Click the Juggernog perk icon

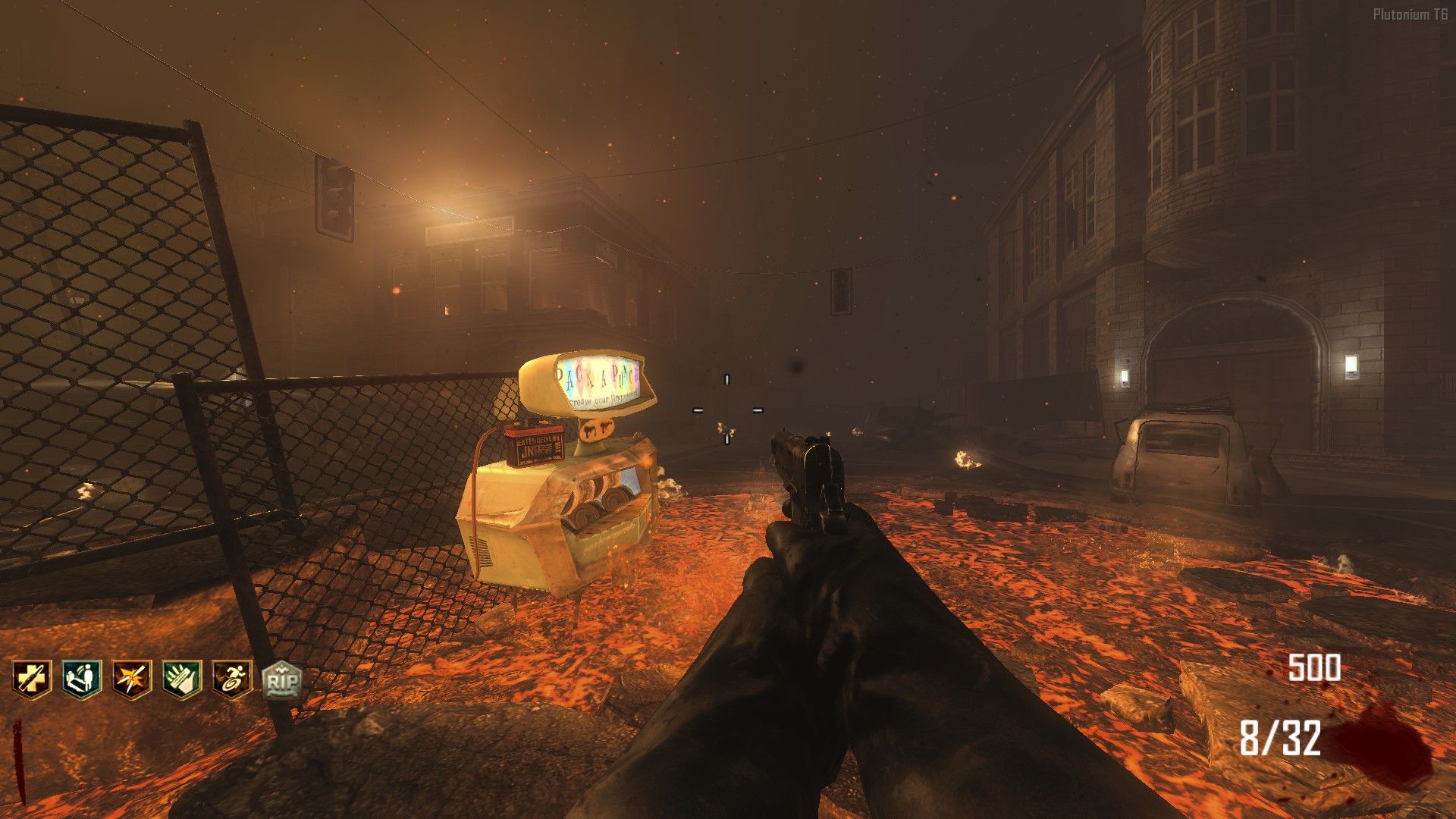tap(31, 679)
